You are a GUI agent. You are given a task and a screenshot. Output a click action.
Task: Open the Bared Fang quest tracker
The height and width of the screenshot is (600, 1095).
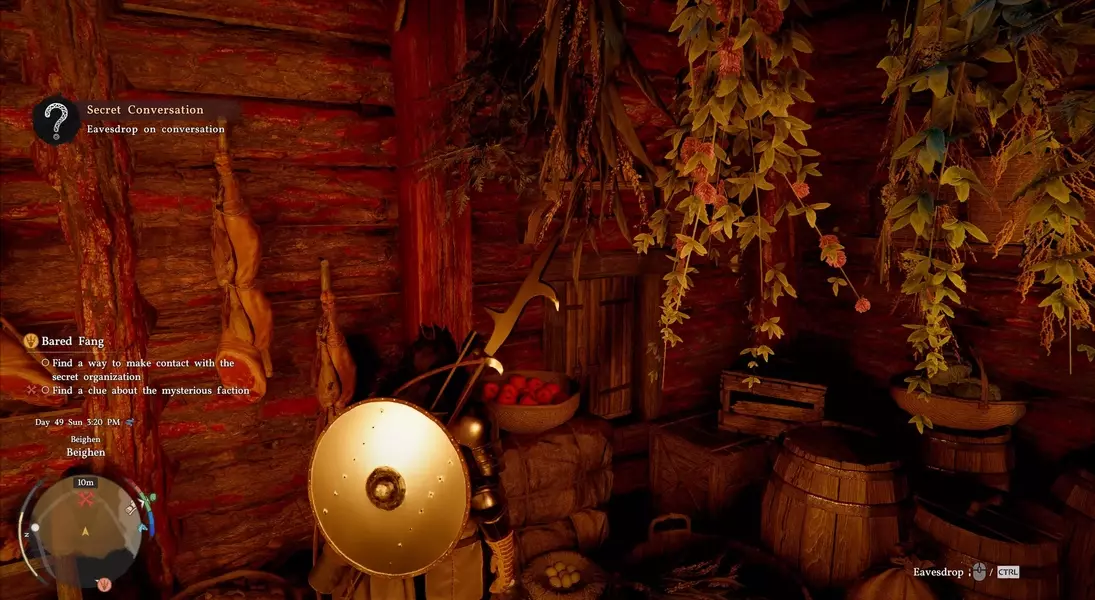[72, 341]
